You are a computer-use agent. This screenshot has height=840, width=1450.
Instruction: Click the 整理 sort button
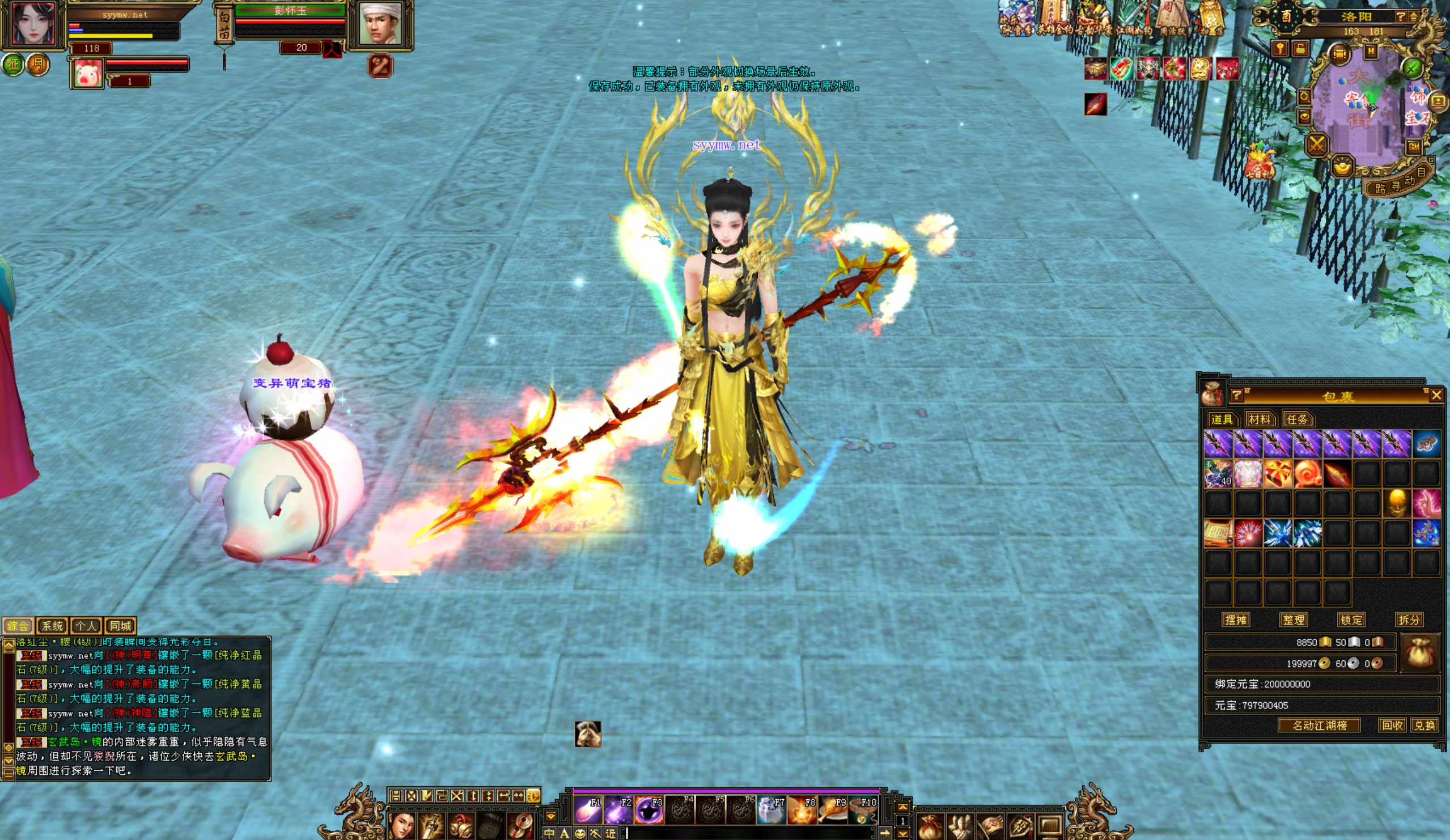click(x=1294, y=620)
